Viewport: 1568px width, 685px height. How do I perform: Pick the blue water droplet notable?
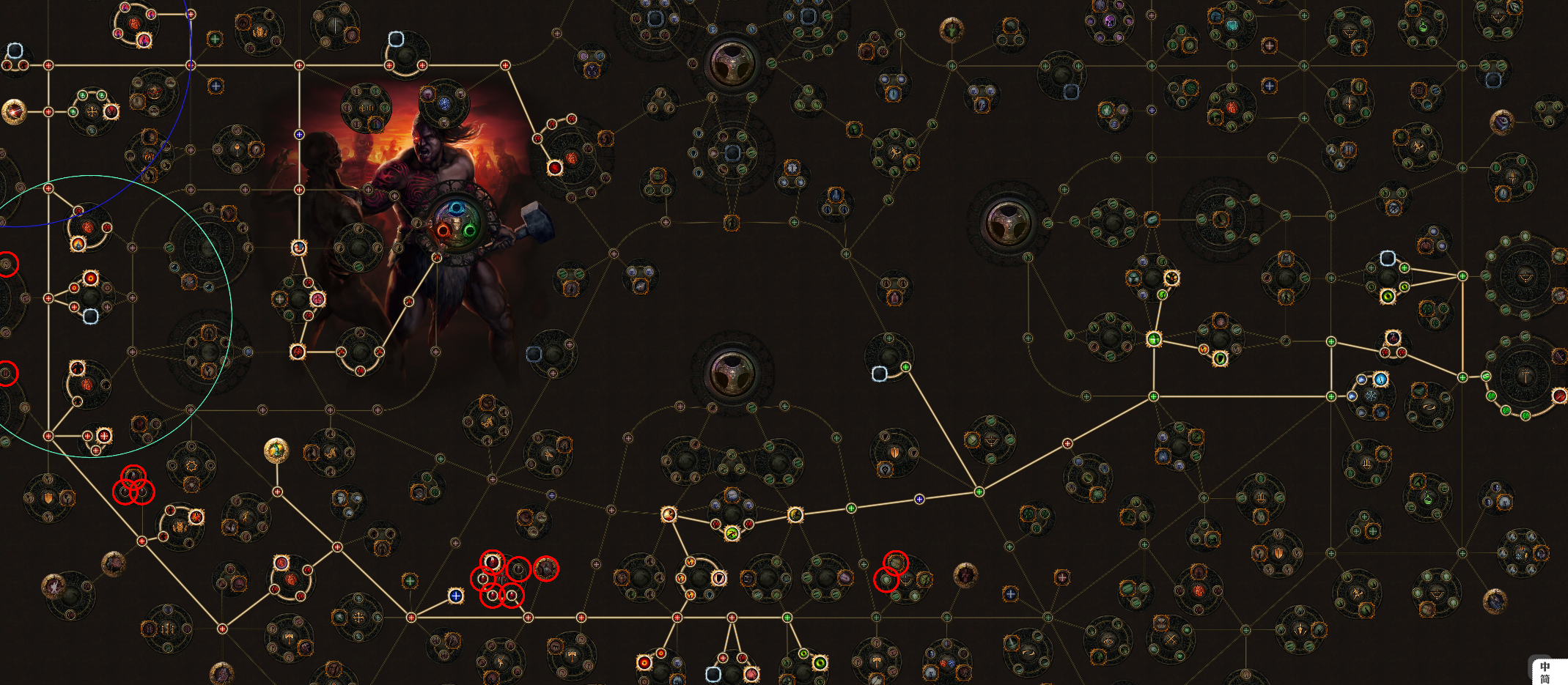click(1380, 379)
